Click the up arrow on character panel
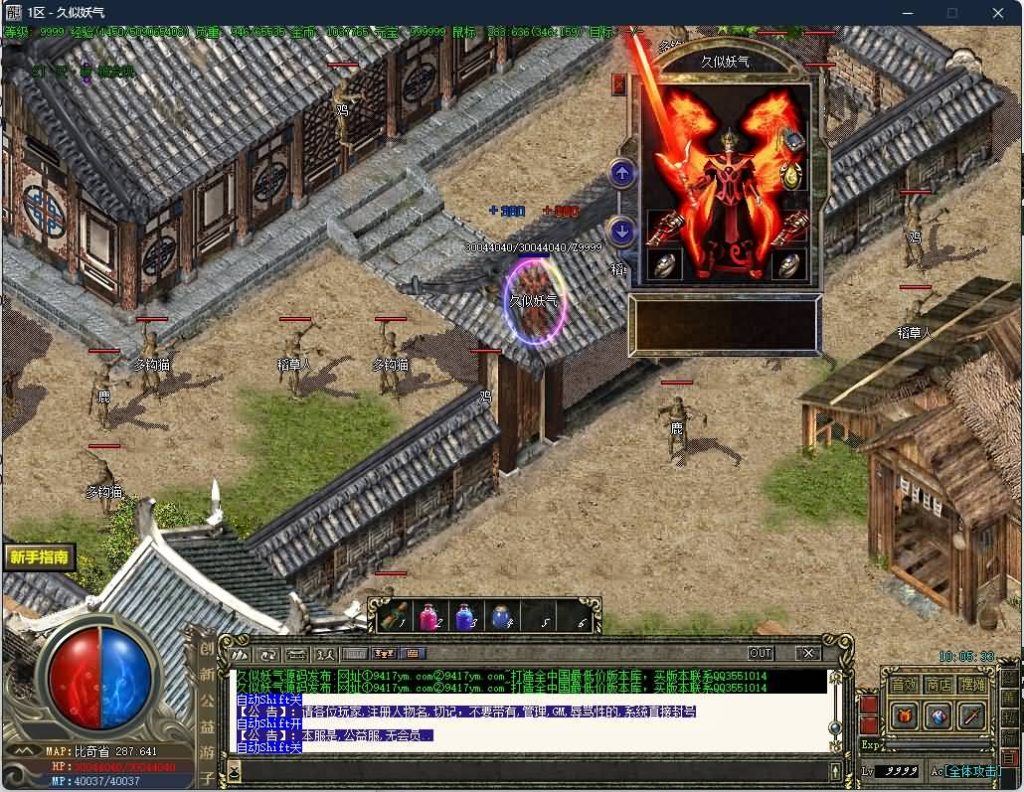The image size is (1024, 792). (622, 174)
